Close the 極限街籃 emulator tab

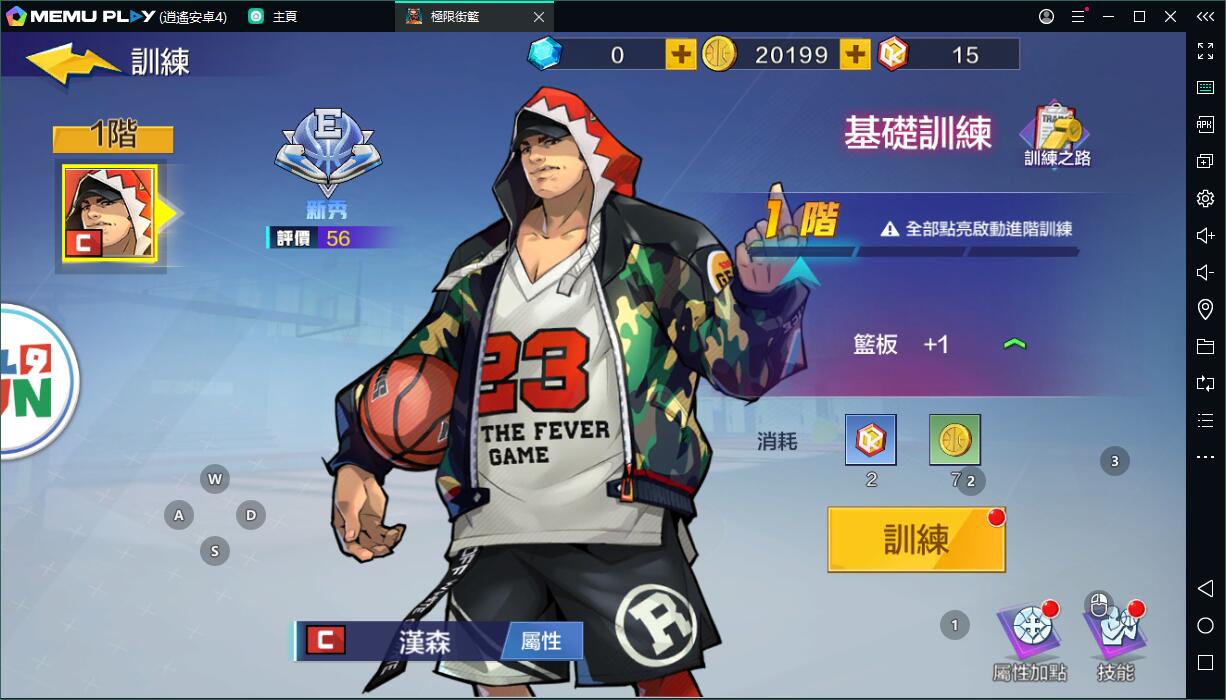[x=538, y=17]
